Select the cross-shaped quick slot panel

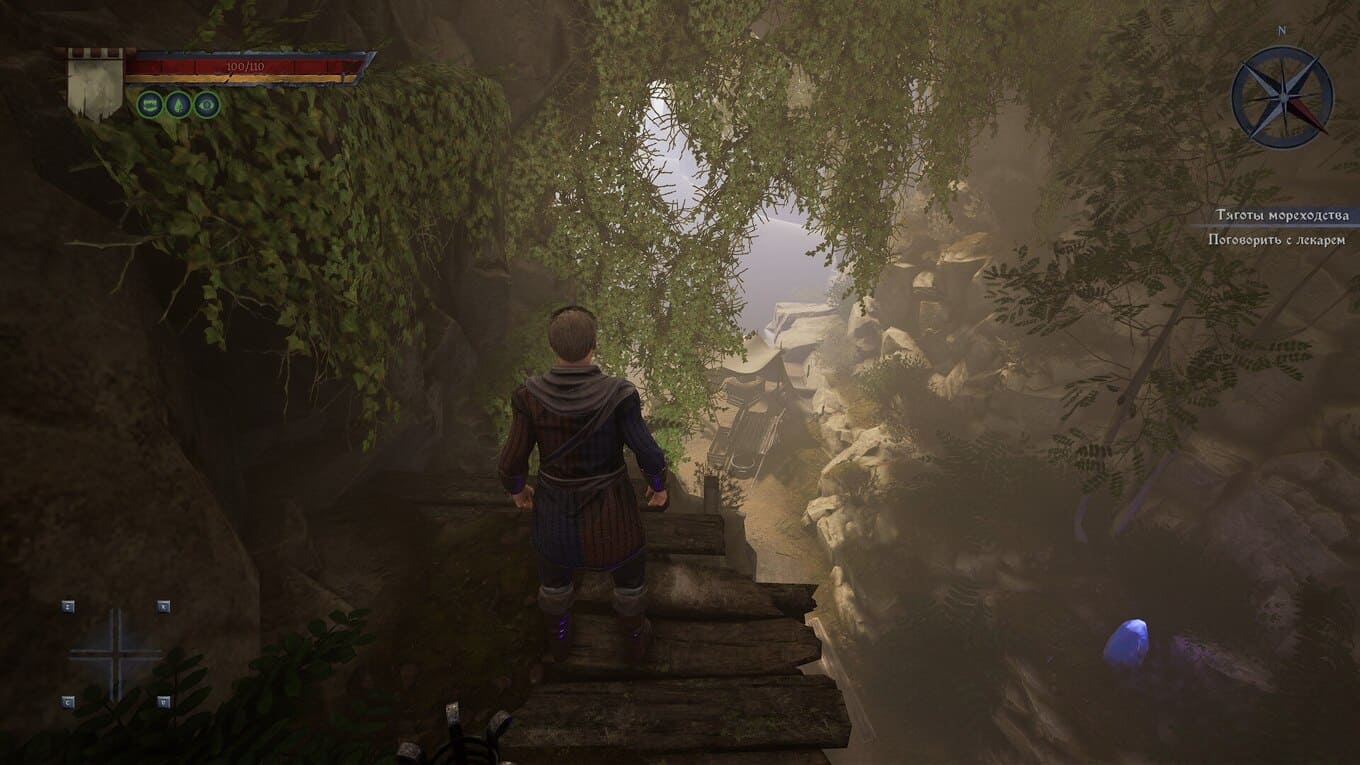pyautogui.click(x=116, y=654)
